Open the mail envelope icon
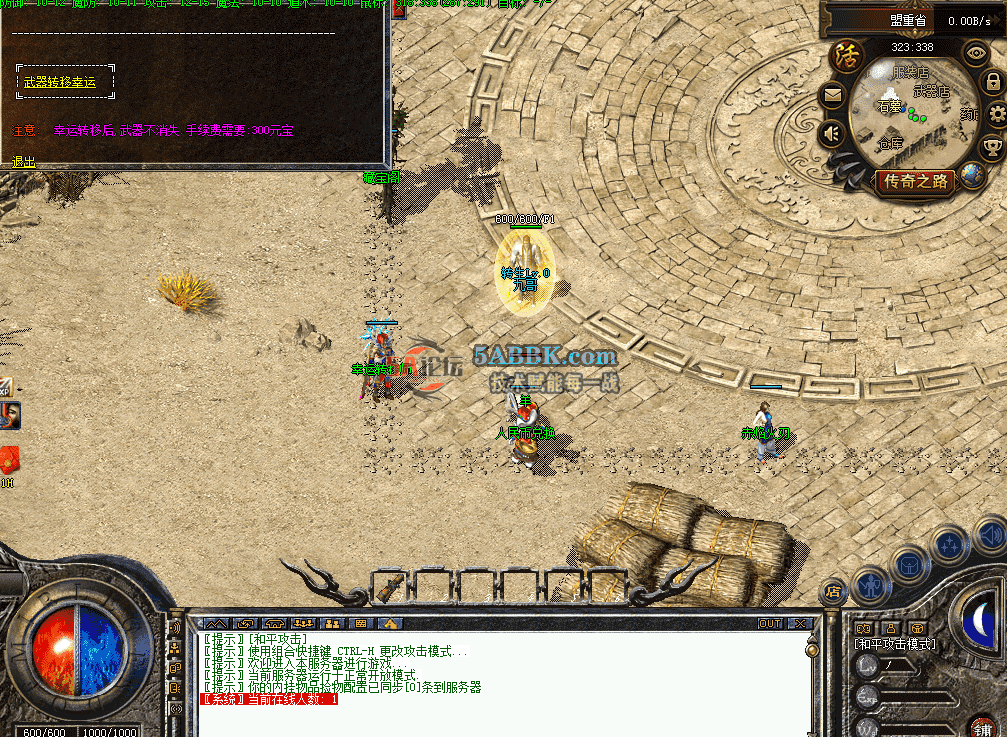 pos(832,95)
